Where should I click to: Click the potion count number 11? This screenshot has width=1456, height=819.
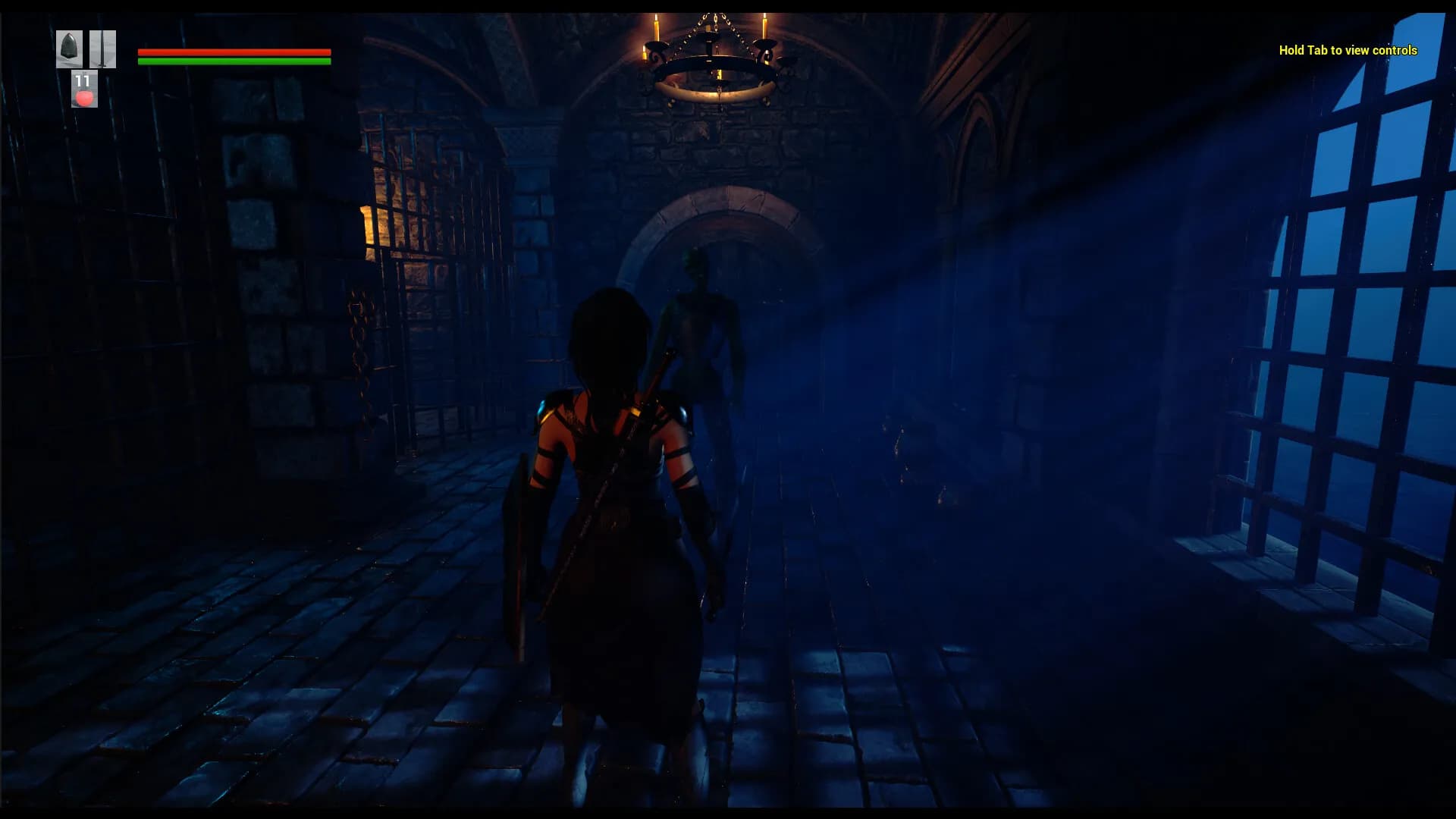coord(82,80)
